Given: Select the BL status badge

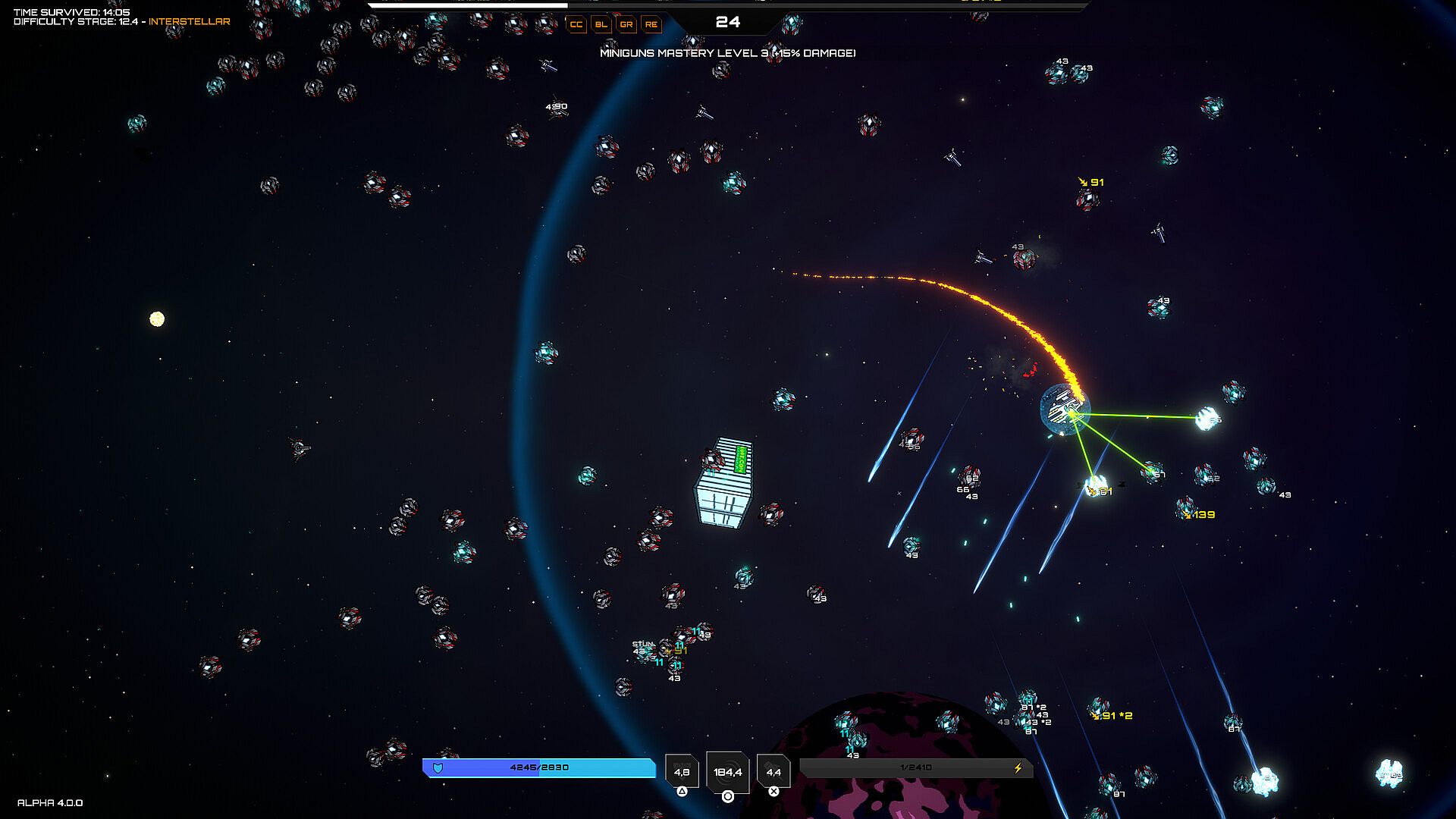Looking at the screenshot, I should 601,24.
